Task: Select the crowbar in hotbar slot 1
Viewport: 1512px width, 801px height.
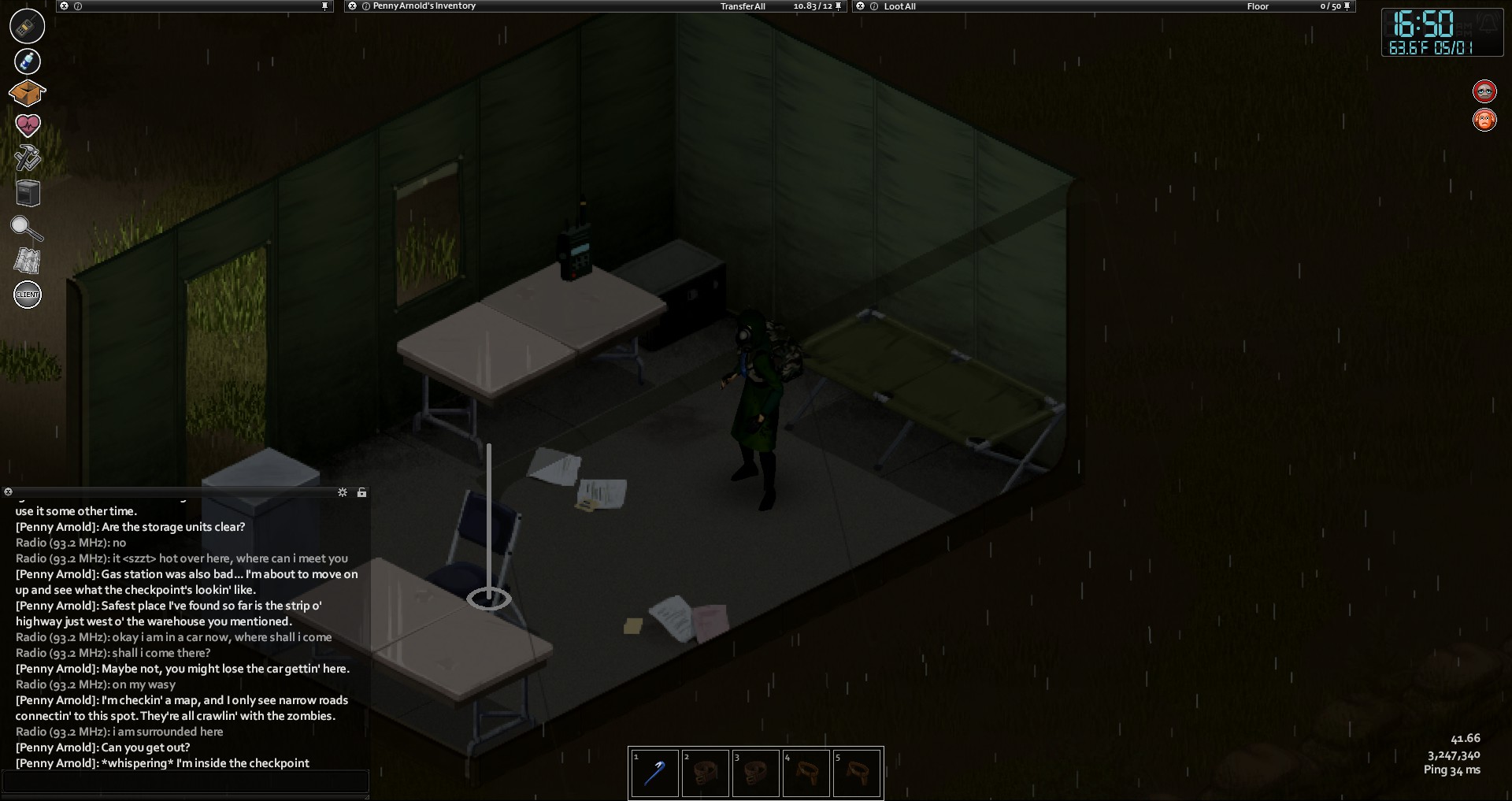Action: click(654, 773)
